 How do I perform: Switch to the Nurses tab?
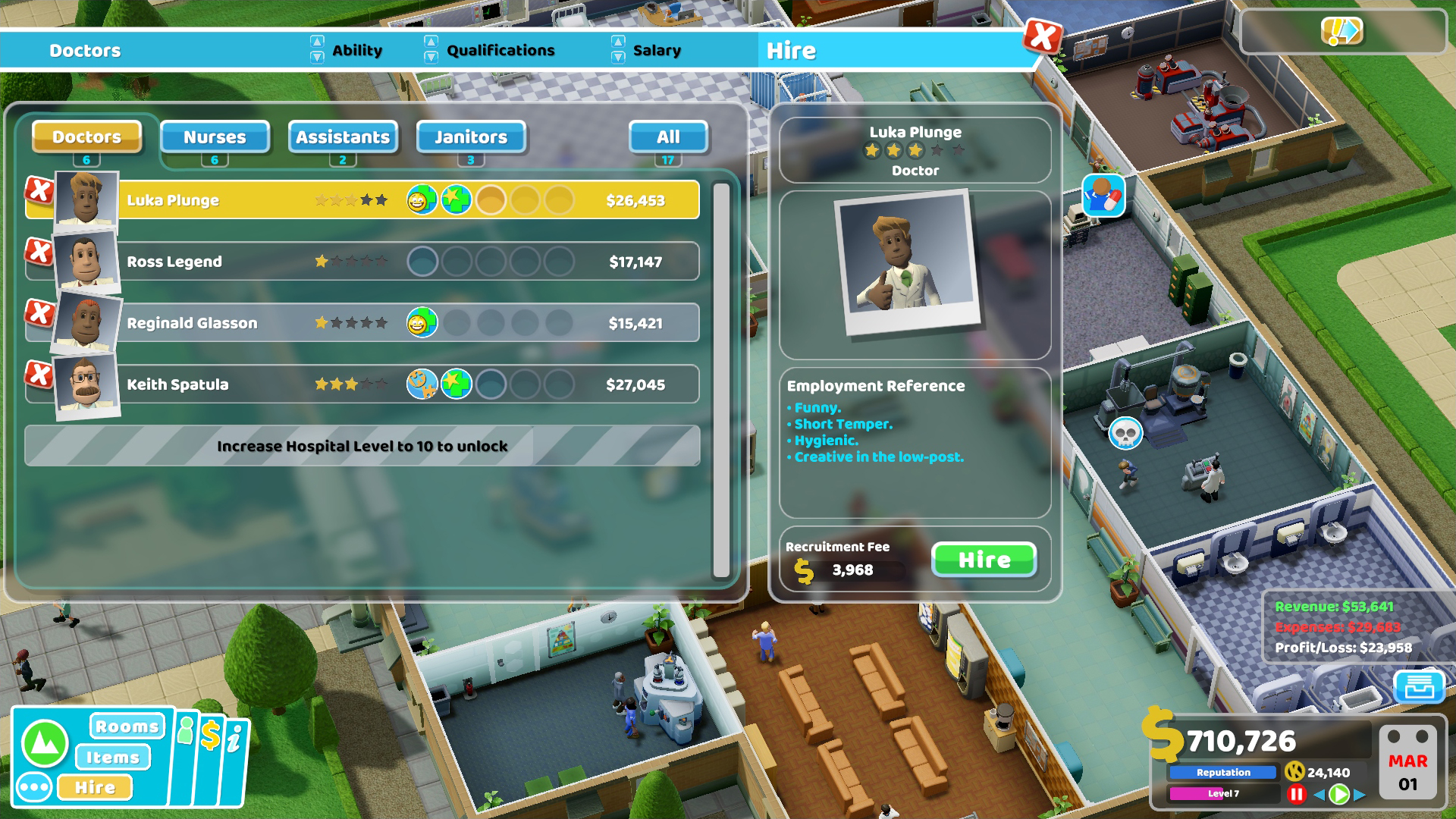click(215, 137)
